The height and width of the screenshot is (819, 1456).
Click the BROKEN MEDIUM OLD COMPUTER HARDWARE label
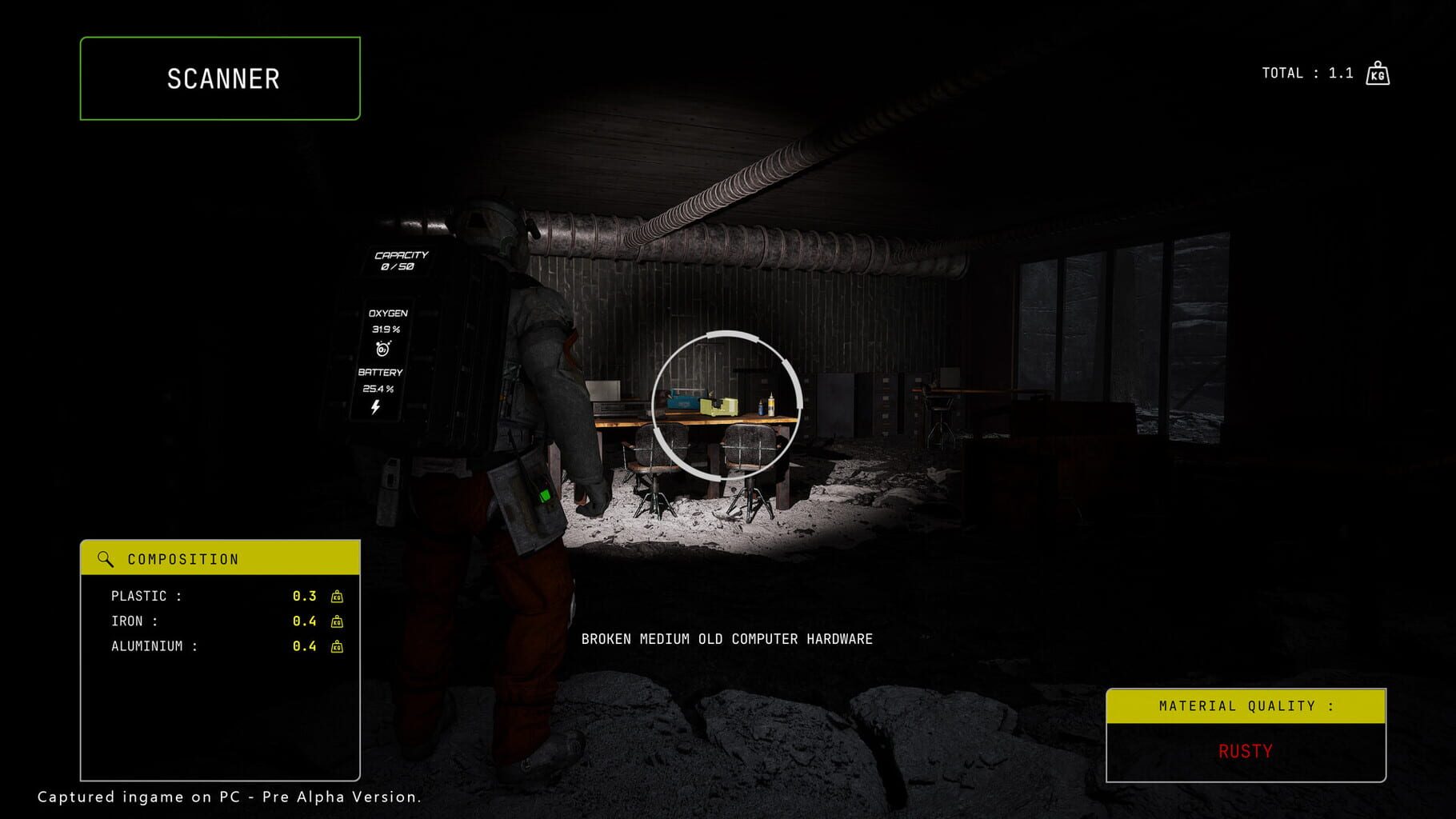pyautogui.click(x=727, y=639)
